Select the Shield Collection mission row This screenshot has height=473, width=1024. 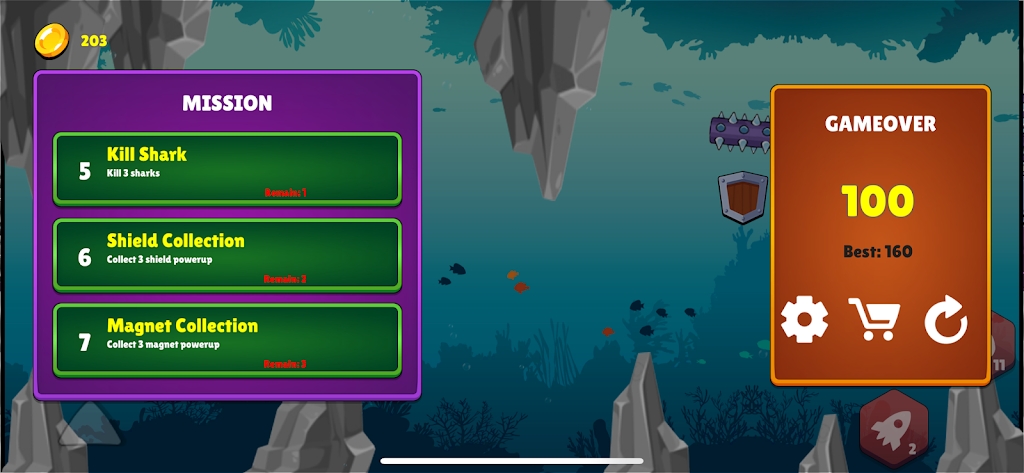227,255
